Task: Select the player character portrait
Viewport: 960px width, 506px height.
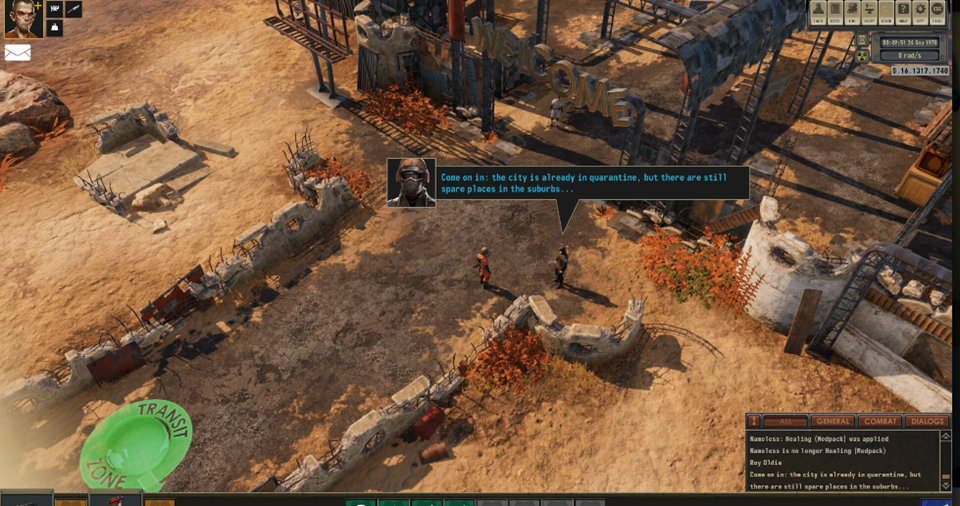Action: pyautogui.click(x=22, y=19)
